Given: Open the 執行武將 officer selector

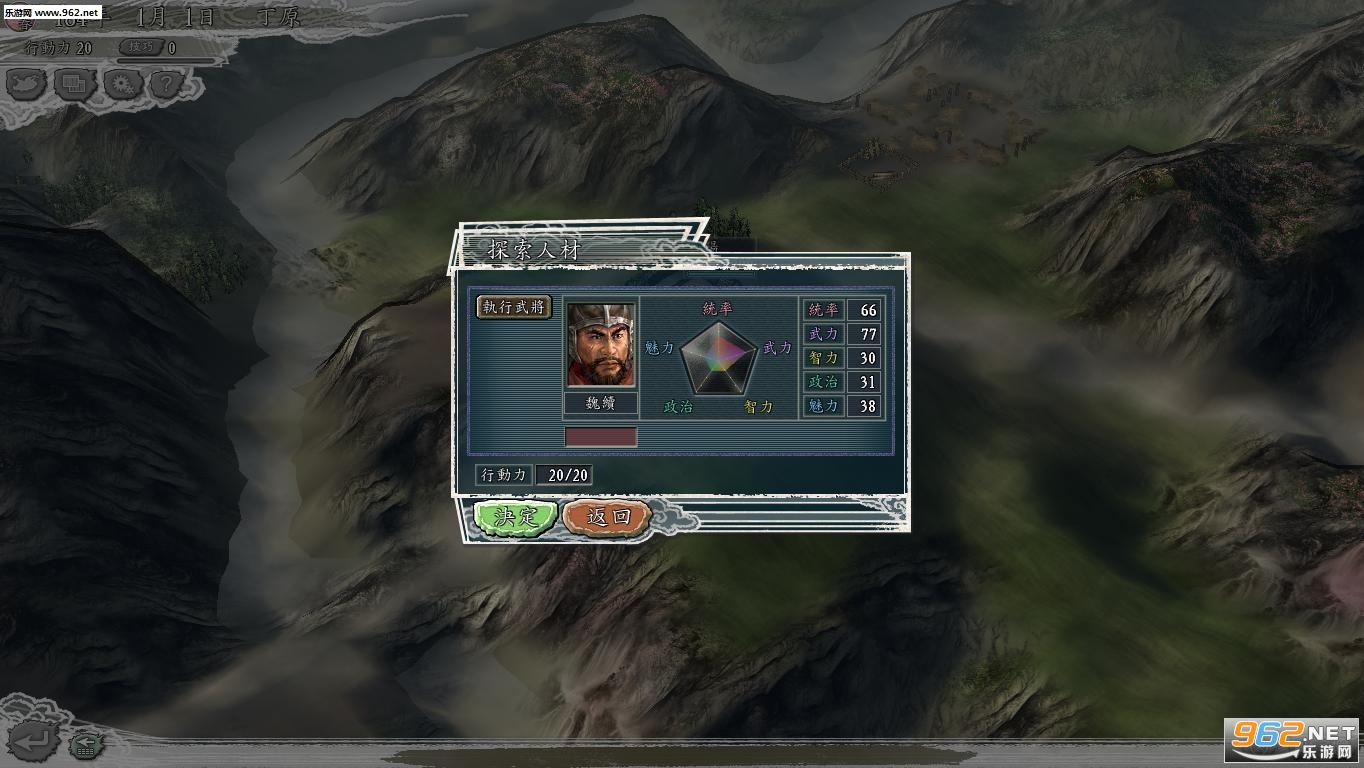Looking at the screenshot, I should (x=514, y=307).
